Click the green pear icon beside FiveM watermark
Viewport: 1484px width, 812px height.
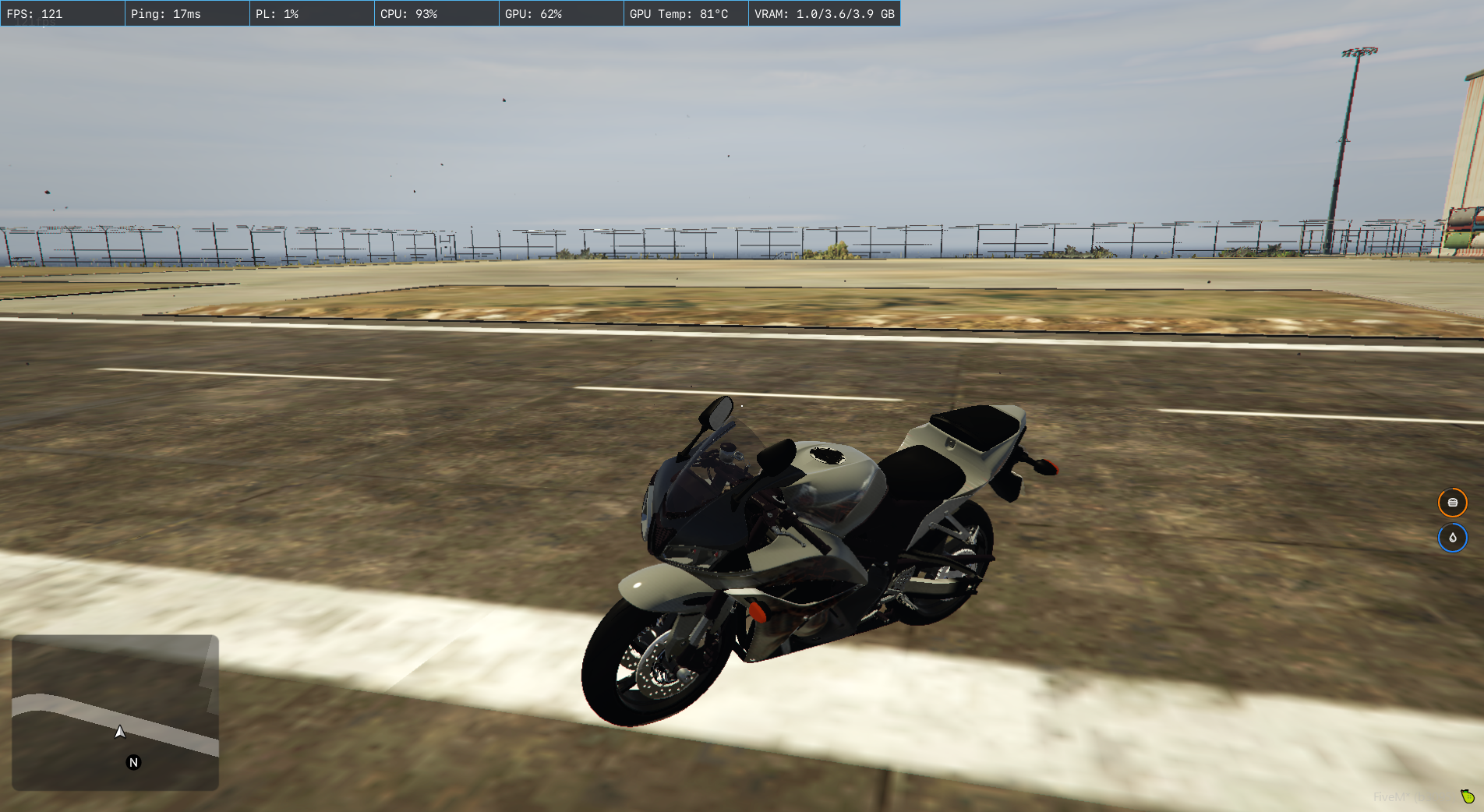pyautogui.click(x=1468, y=796)
